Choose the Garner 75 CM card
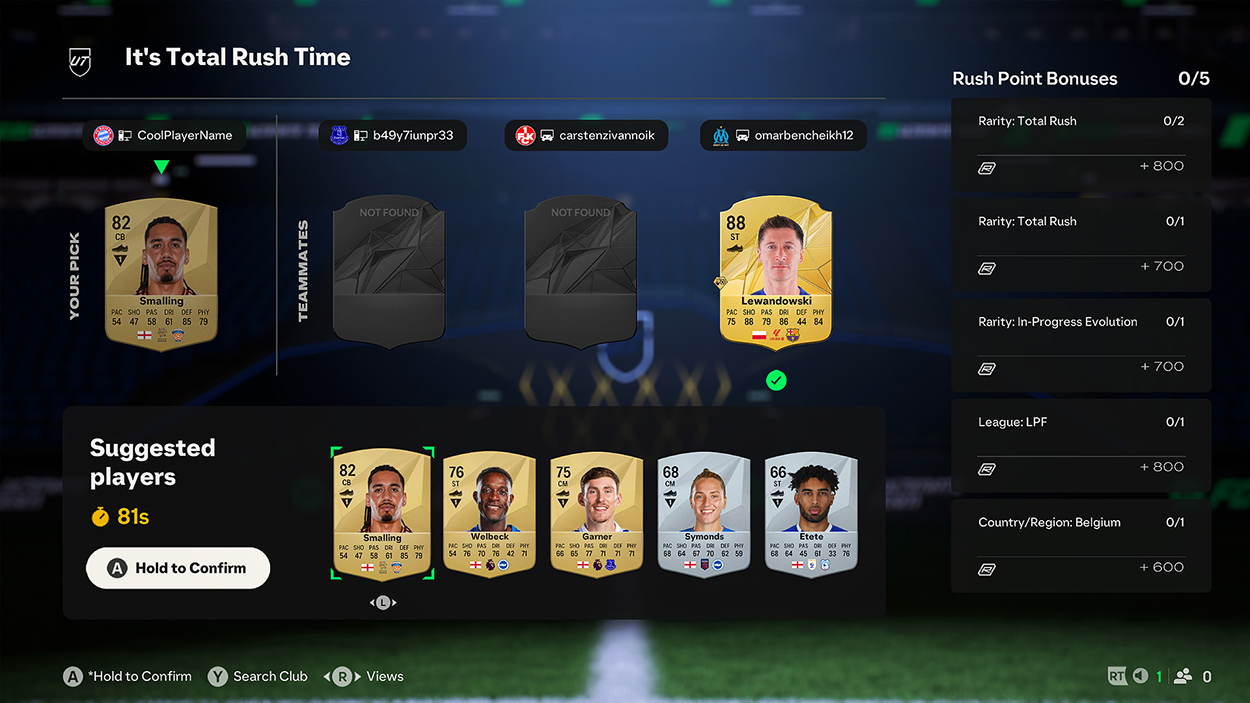 click(x=596, y=514)
